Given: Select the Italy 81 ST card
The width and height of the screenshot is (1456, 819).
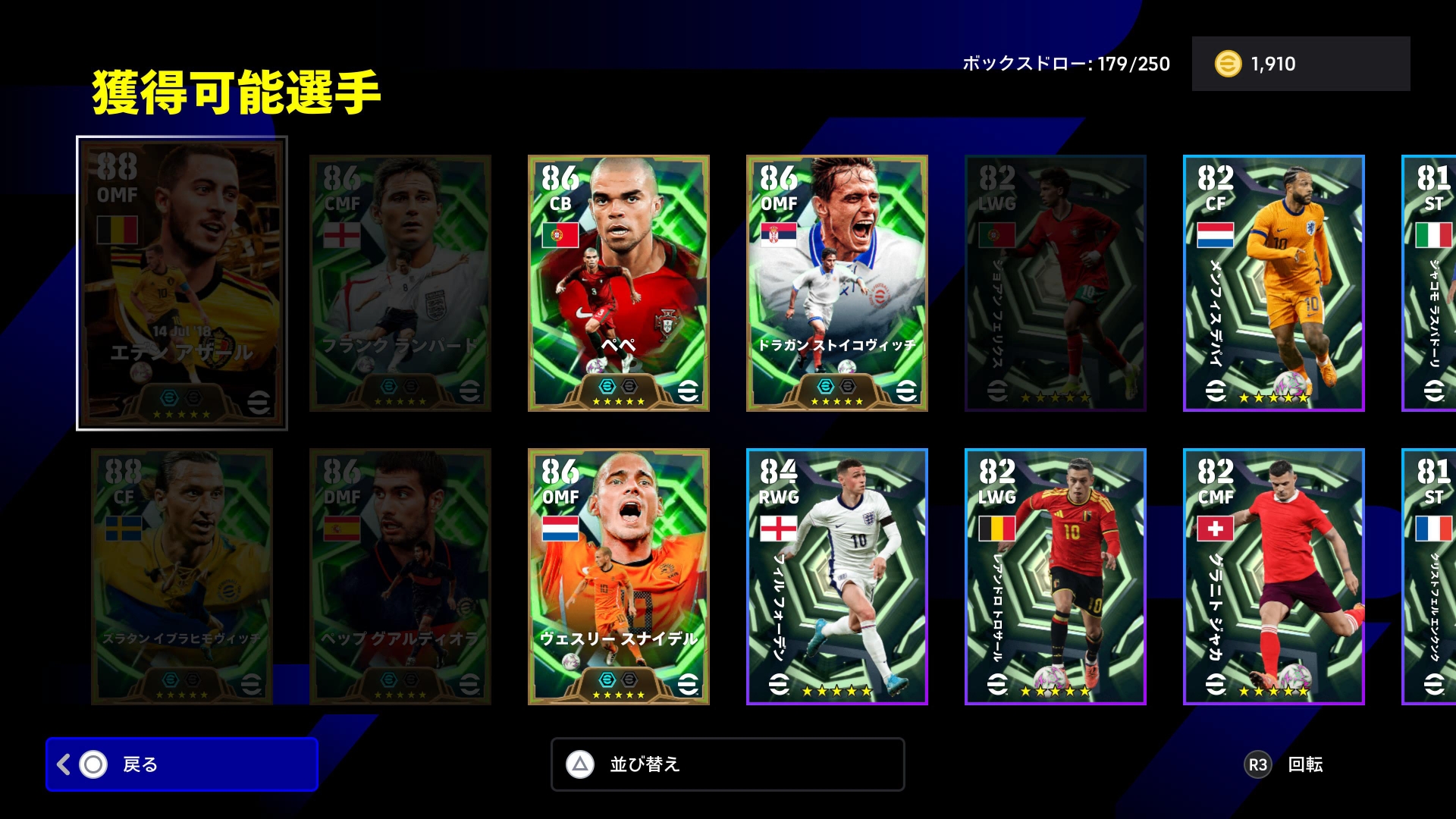Looking at the screenshot, I should tap(1430, 283).
